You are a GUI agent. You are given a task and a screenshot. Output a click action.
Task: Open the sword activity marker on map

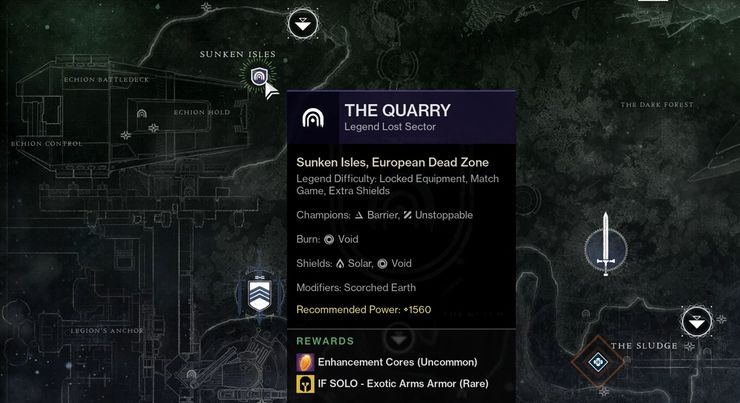click(604, 244)
